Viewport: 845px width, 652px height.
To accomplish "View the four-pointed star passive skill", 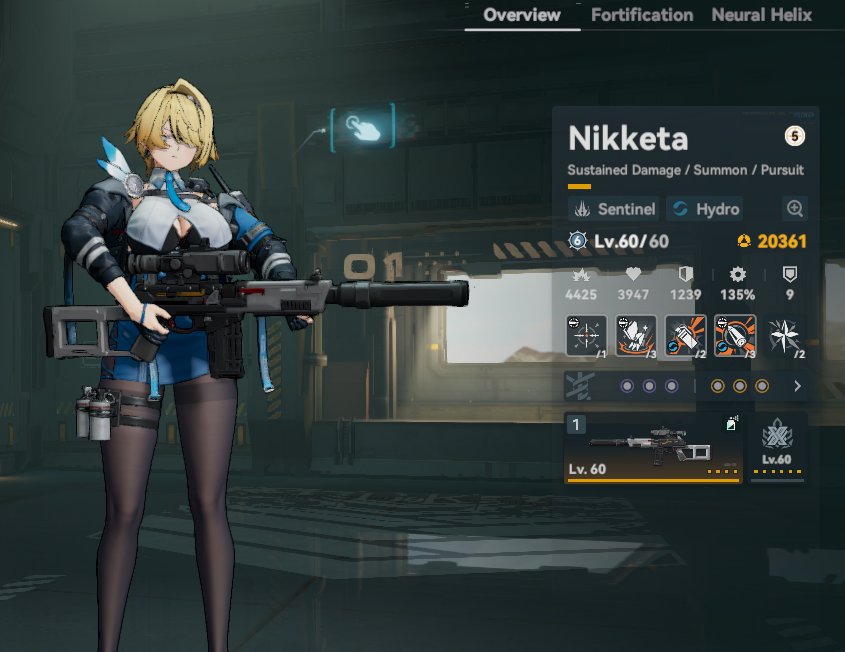I will pyautogui.click(x=786, y=336).
